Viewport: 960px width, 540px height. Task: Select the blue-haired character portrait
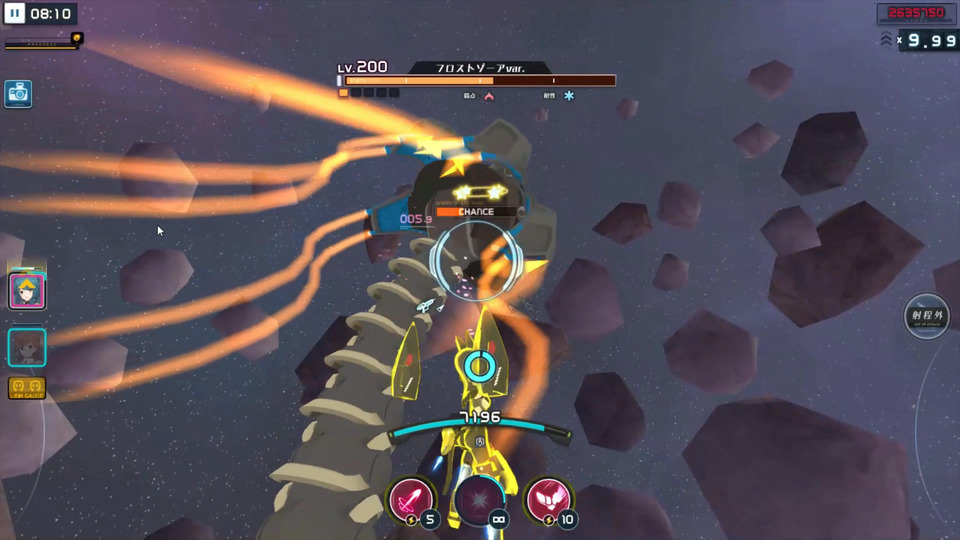tap(27, 291)
